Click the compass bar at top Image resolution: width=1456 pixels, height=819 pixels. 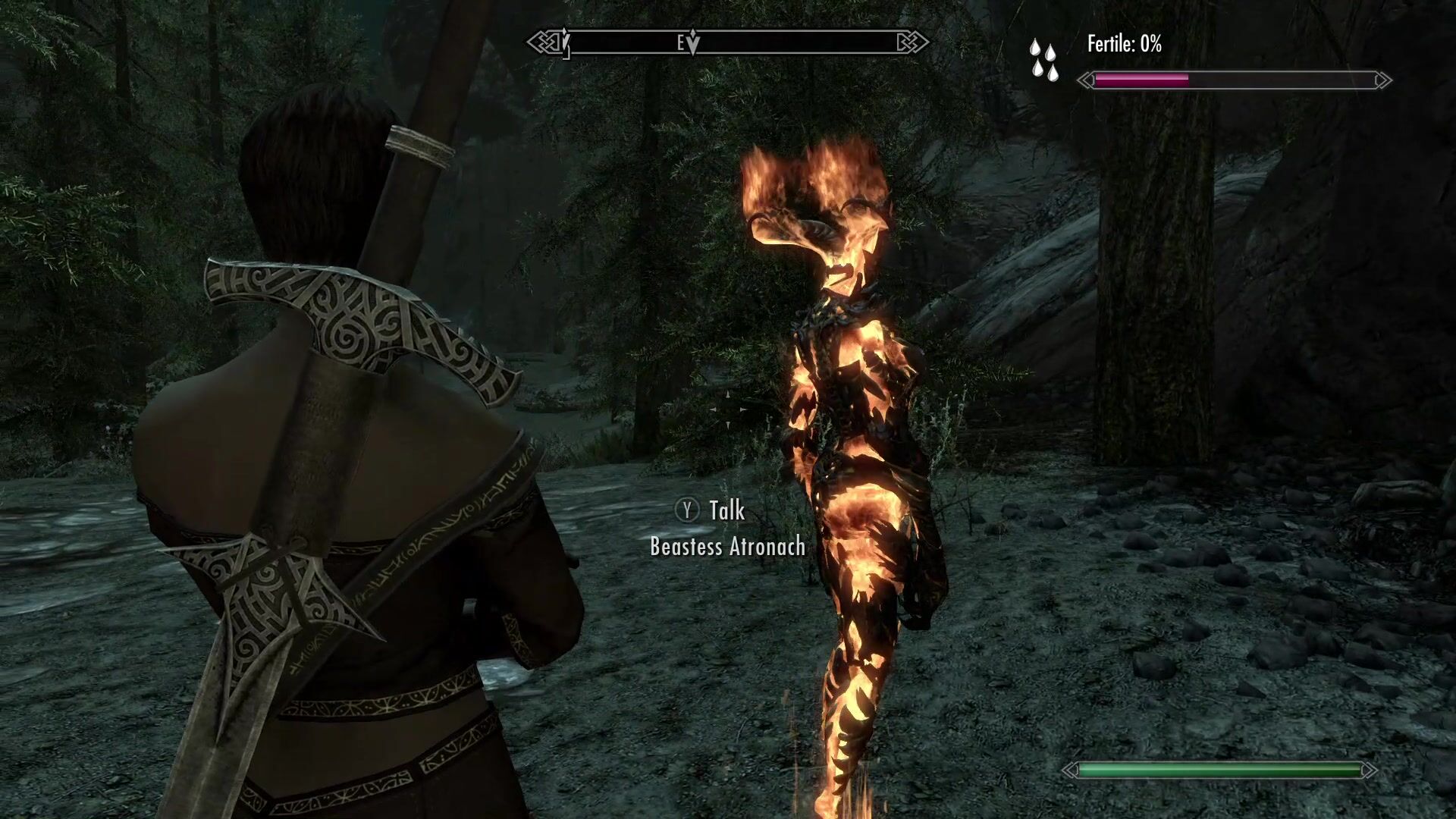[x=728, y=43]
